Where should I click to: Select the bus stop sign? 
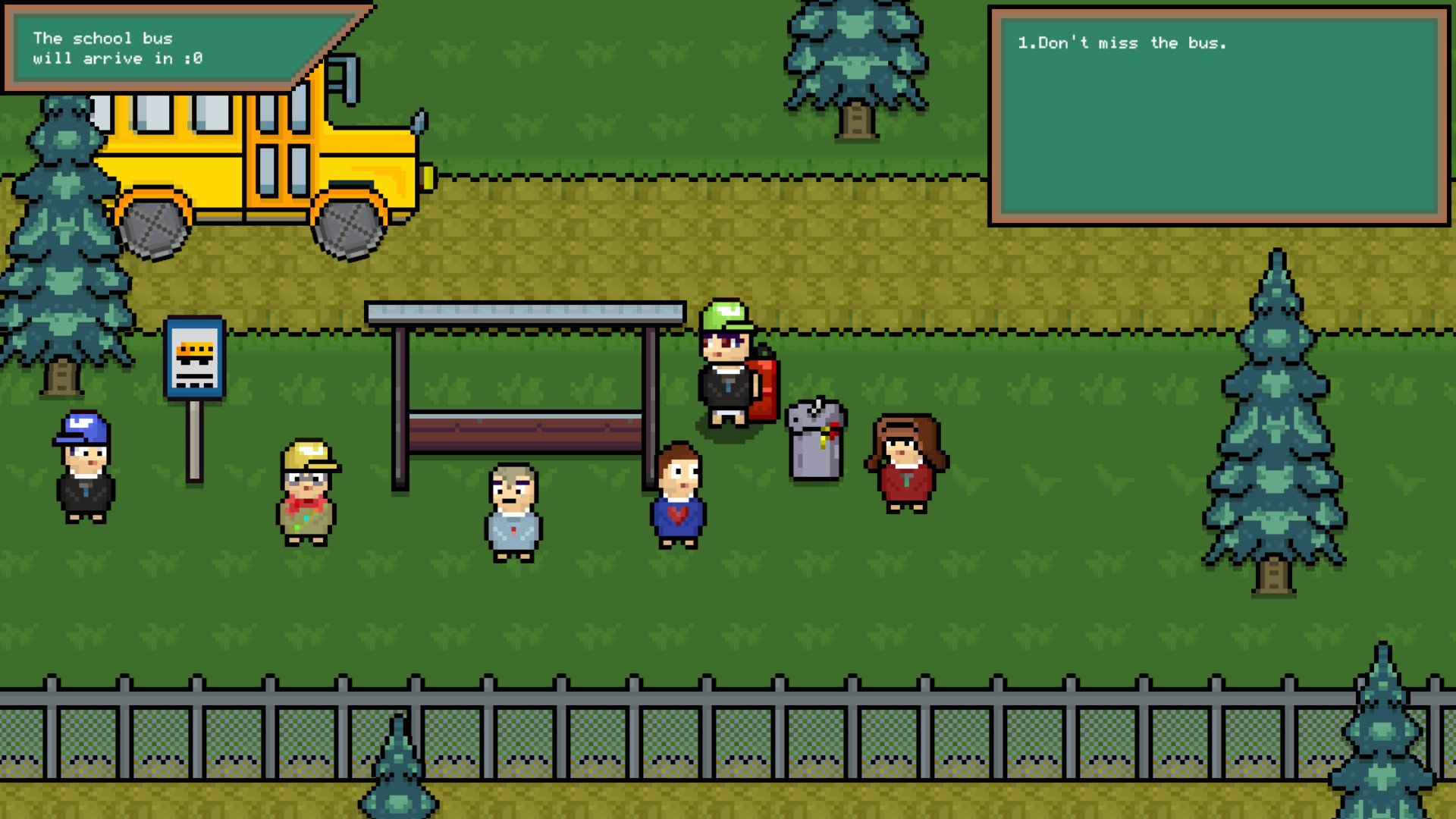click(x=193, y=356)
